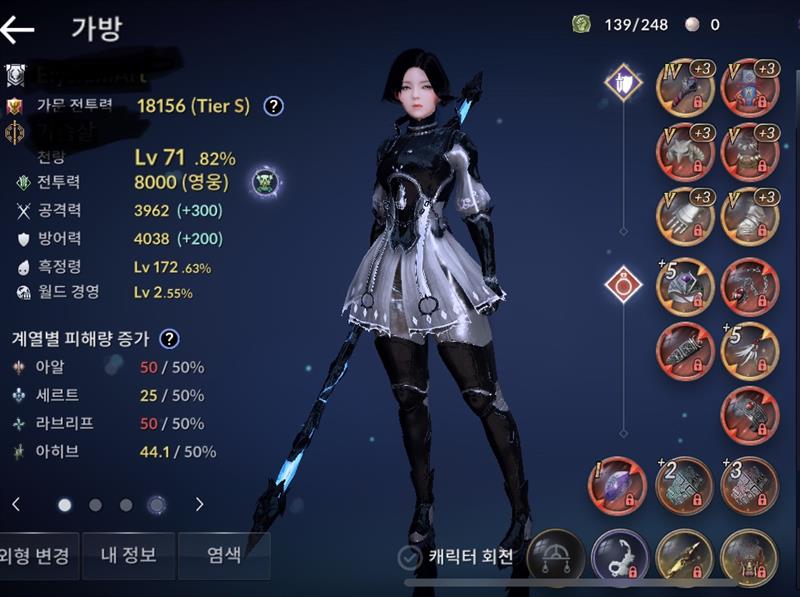This screenshot has width=800, height=597.
Task: Tap the red ring accessory category icon
Action: [x=623, y=286]
